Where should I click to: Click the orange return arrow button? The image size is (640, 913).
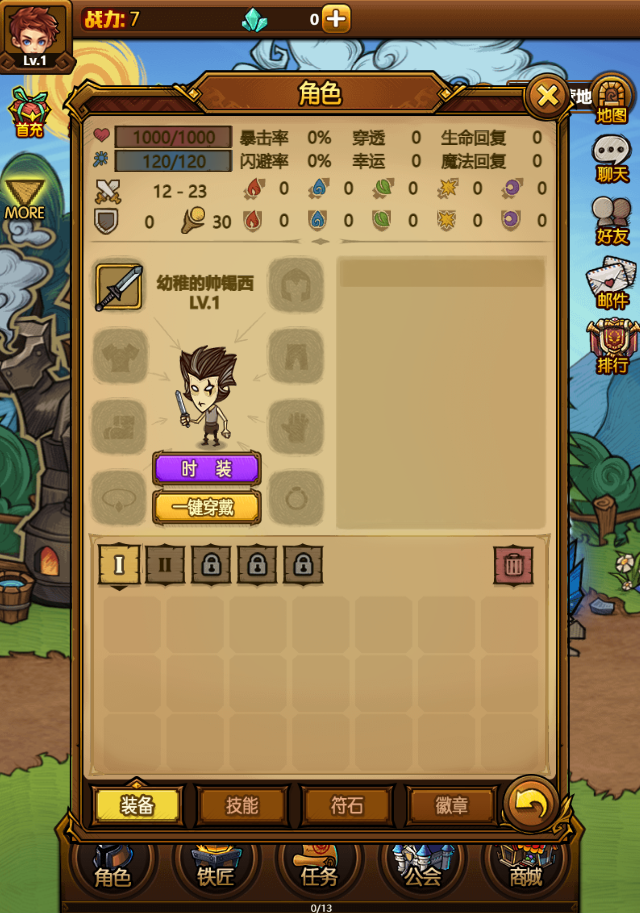coord(529,803)
